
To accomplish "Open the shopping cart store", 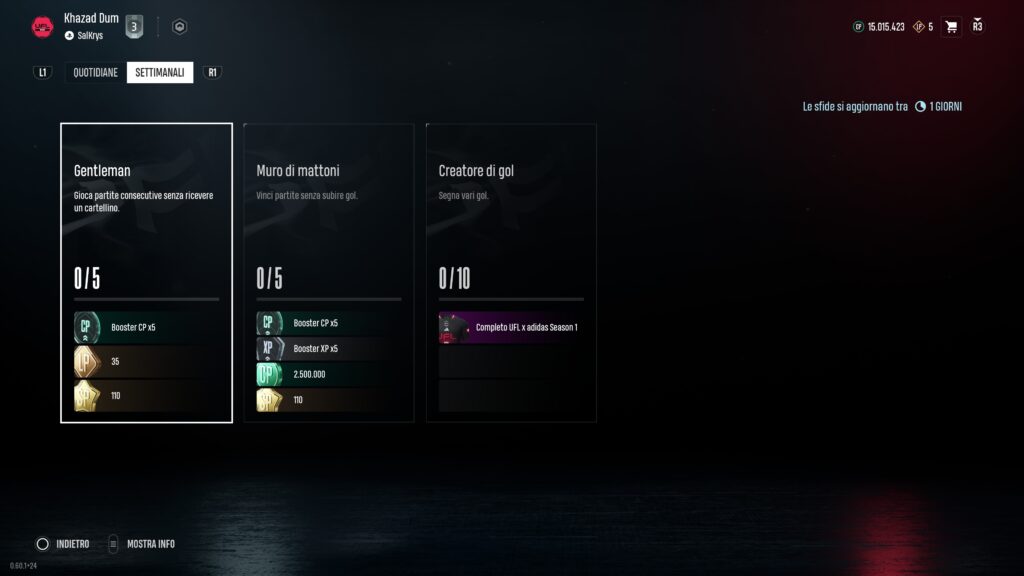I will click(951, 26).
